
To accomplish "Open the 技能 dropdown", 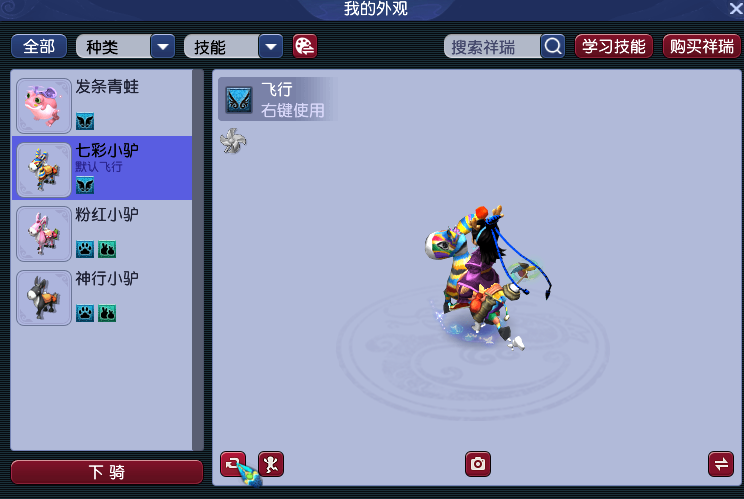I will [x=270, y=47].
